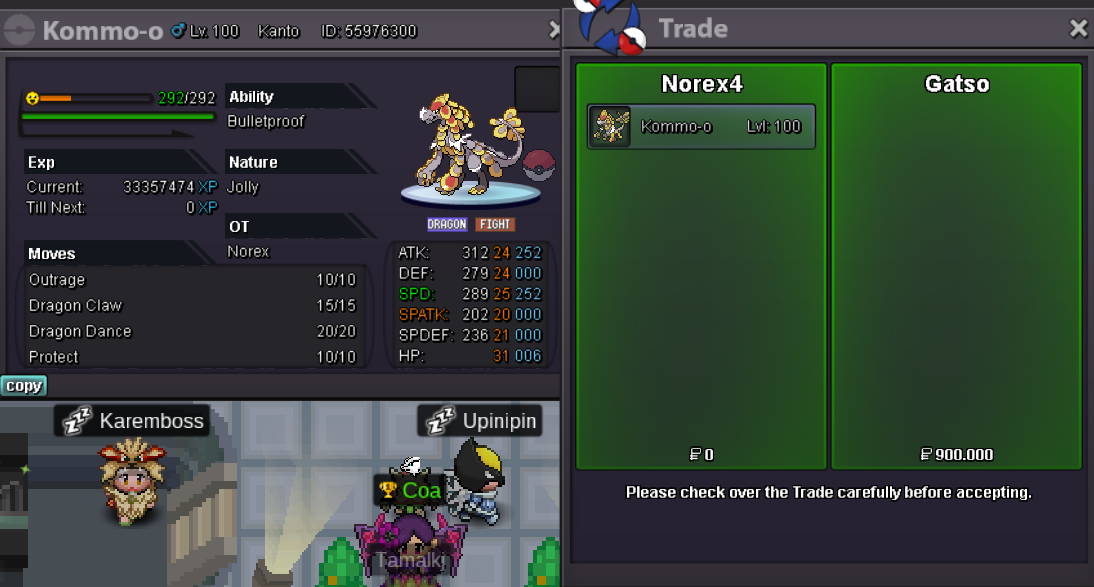Screen dimensions: 1094x587
Task: Click the Poké Ball icon beside Kommo-o
Action: point(539,164)
